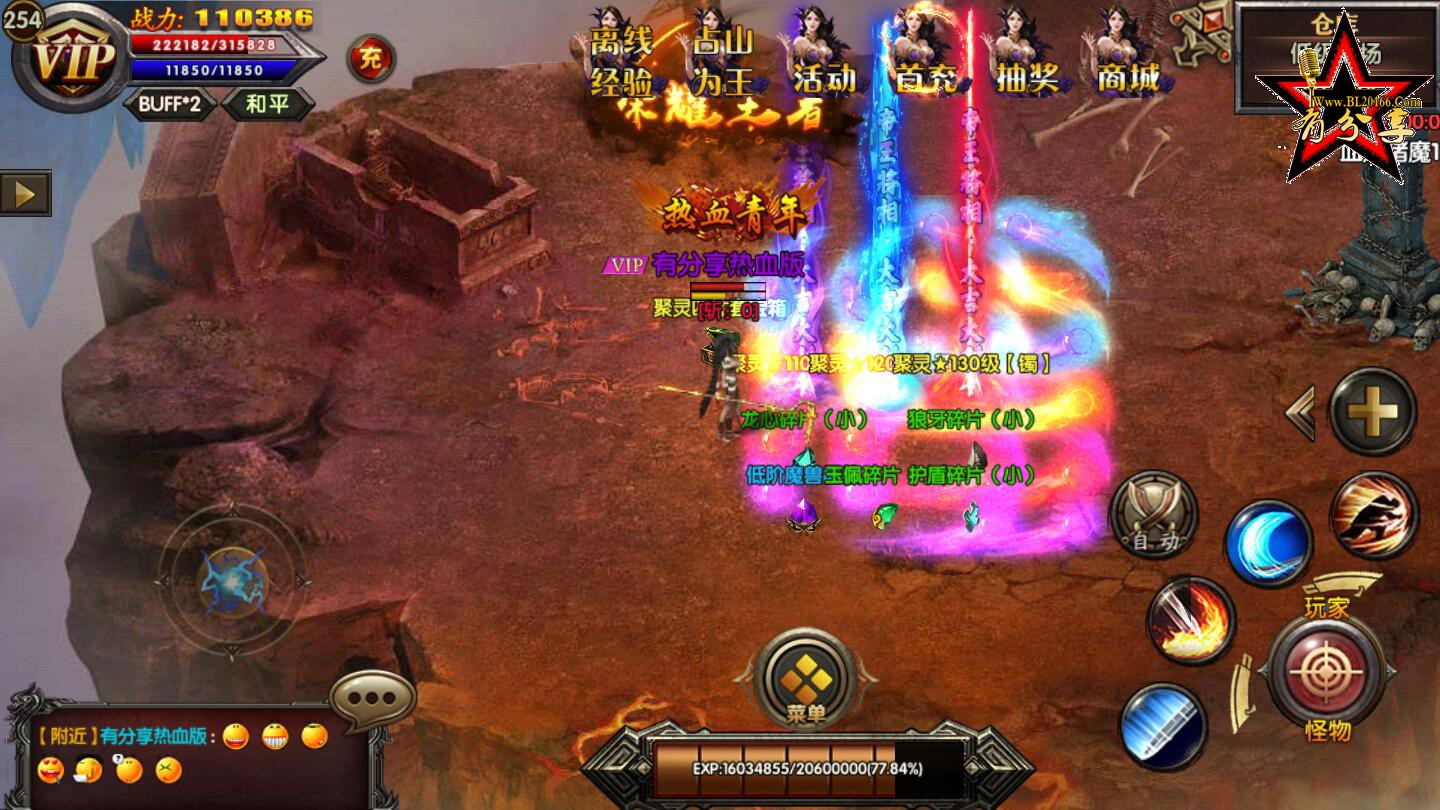Activate the blue crescent slash skill

click(1269, 545)
